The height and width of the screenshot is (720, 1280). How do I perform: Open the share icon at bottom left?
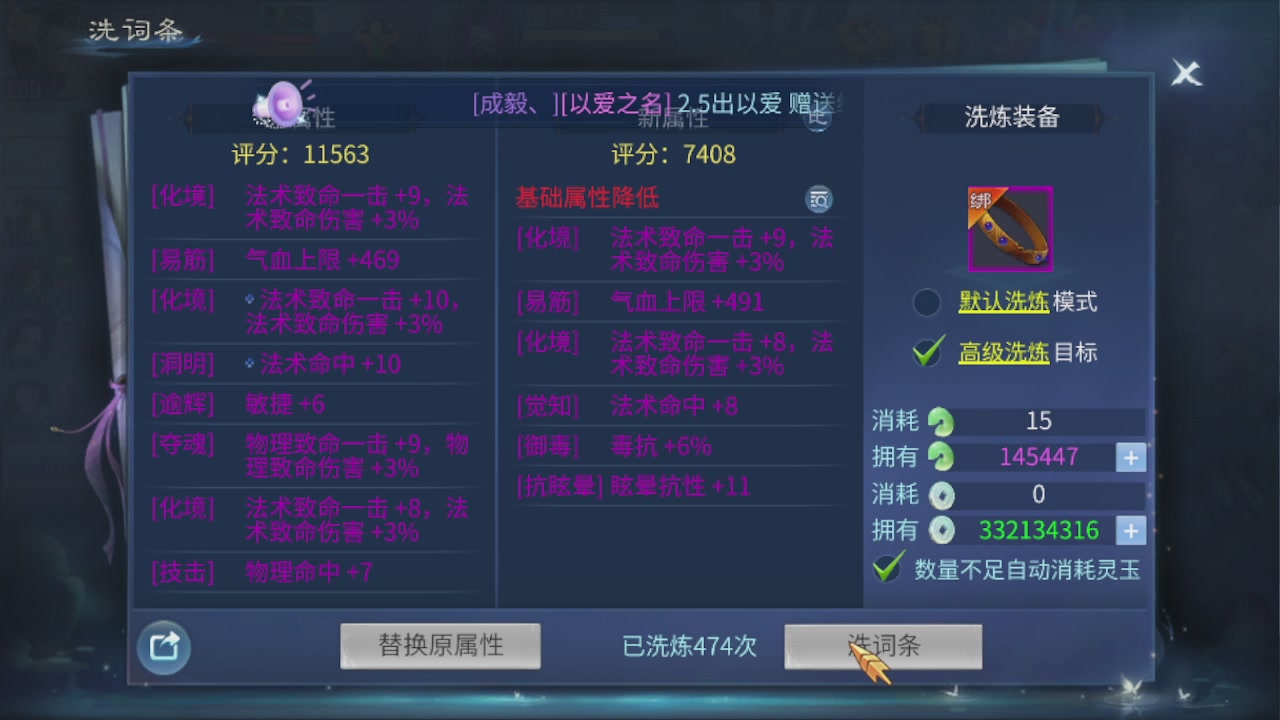[163, 647]
